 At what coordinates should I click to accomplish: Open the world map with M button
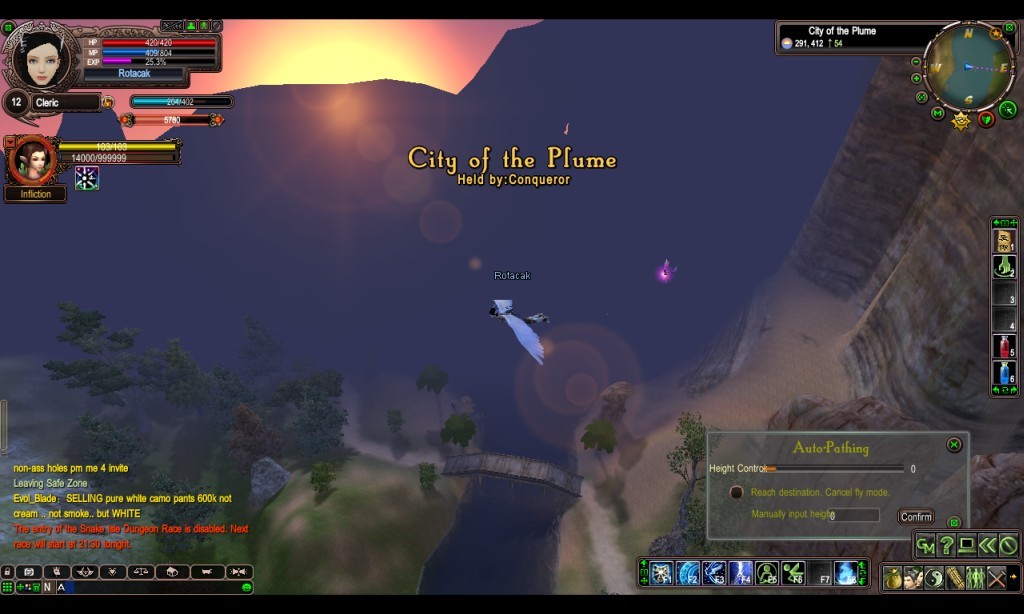click(937, 112)
